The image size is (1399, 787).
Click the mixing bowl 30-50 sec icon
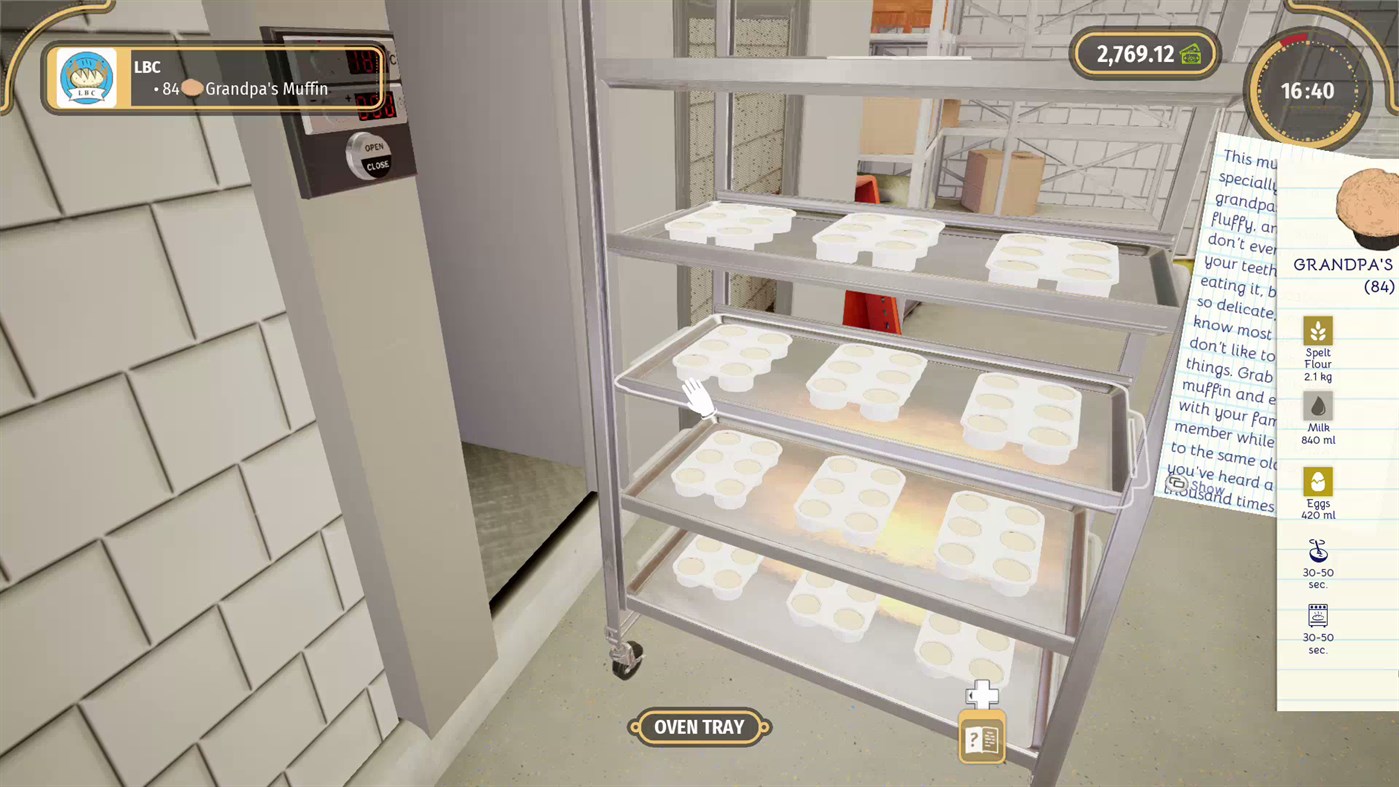click(x=1317, y=552)
